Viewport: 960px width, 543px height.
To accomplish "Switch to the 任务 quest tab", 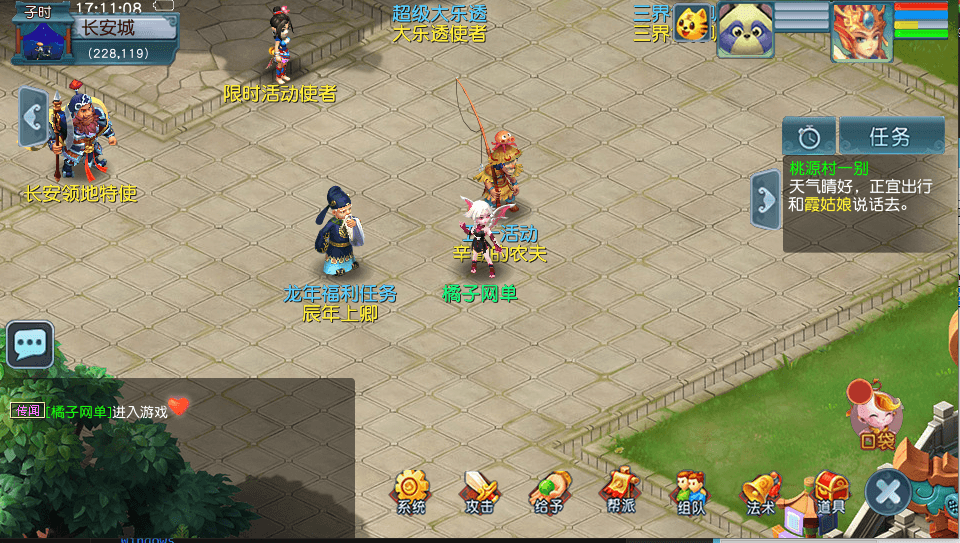I will 890,136.
